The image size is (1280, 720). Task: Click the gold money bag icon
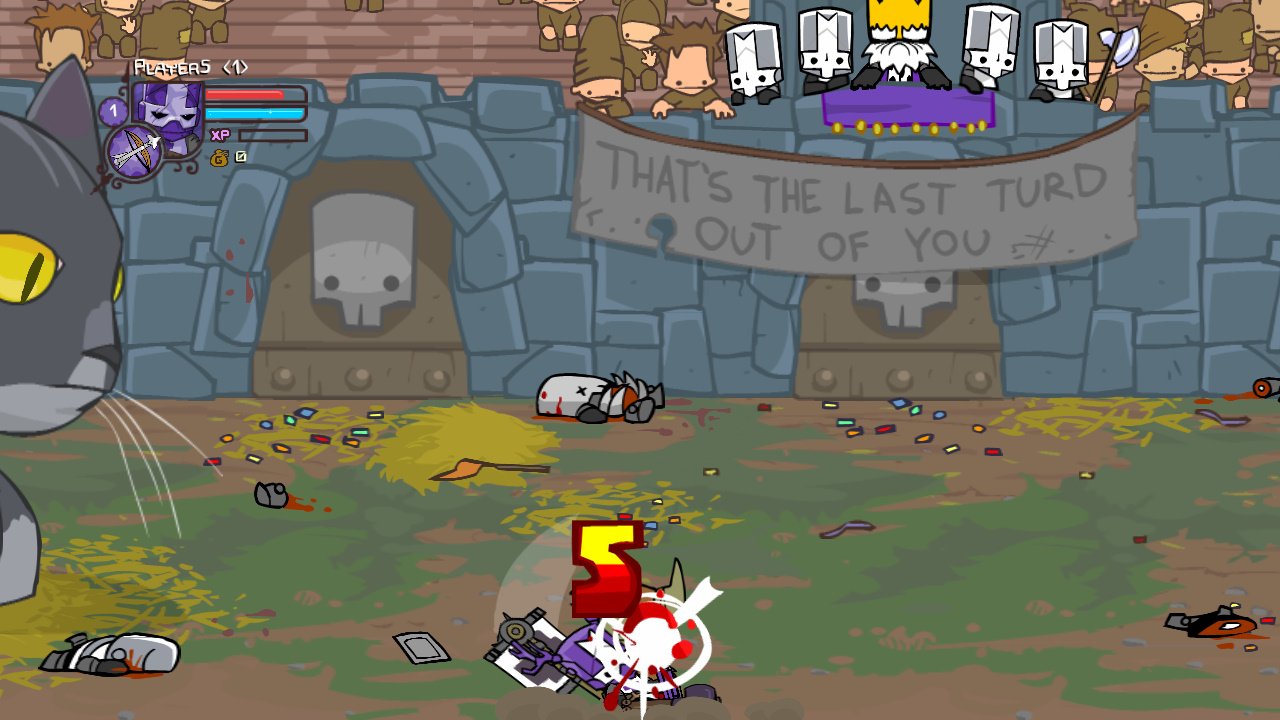tap(220, 159)
